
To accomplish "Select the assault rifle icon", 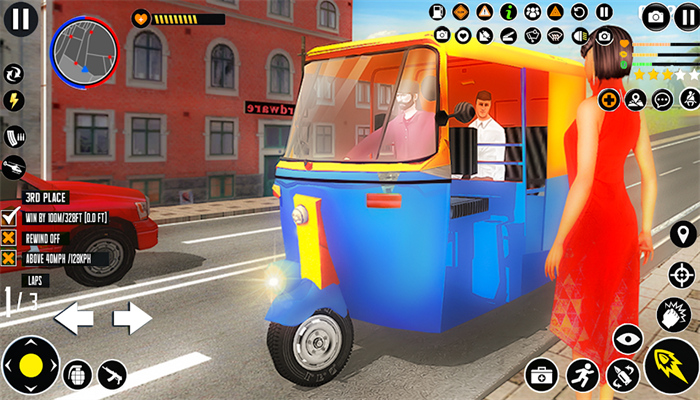I will coord(112,374).
